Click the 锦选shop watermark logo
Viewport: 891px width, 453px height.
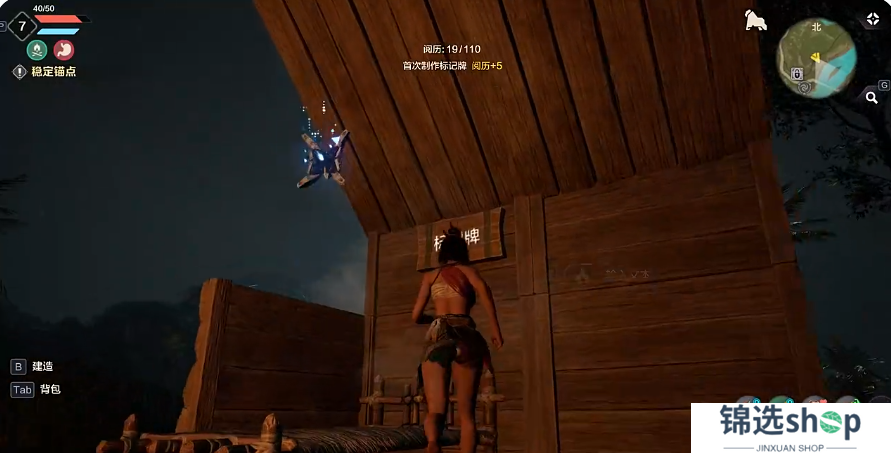click(x=790, y=427)
